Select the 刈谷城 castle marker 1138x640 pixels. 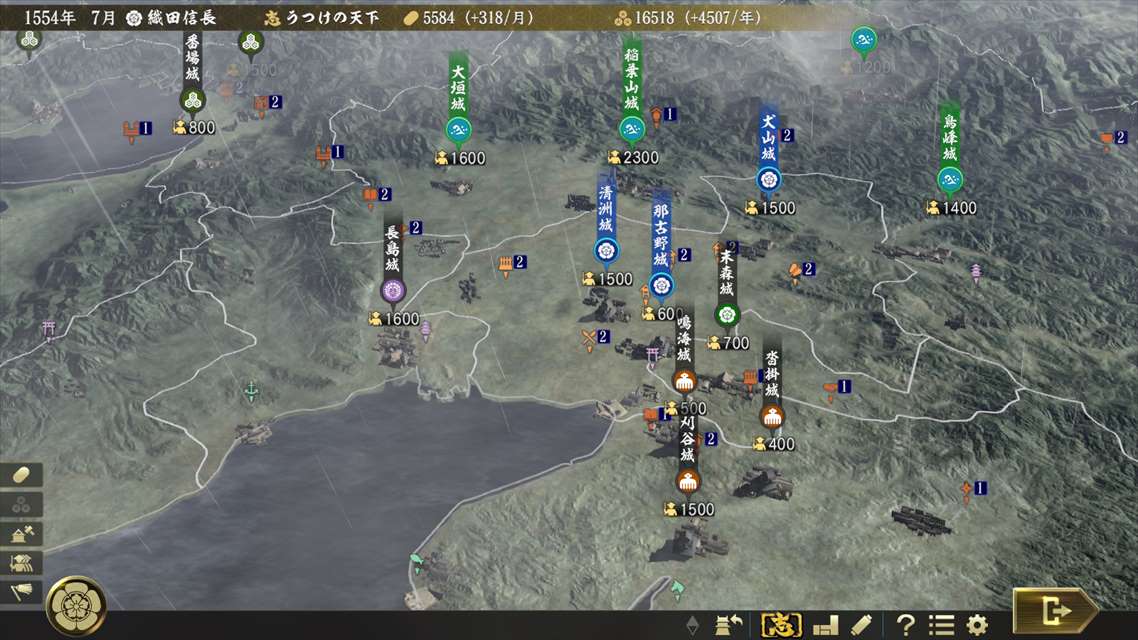click(x=687, y=480)
